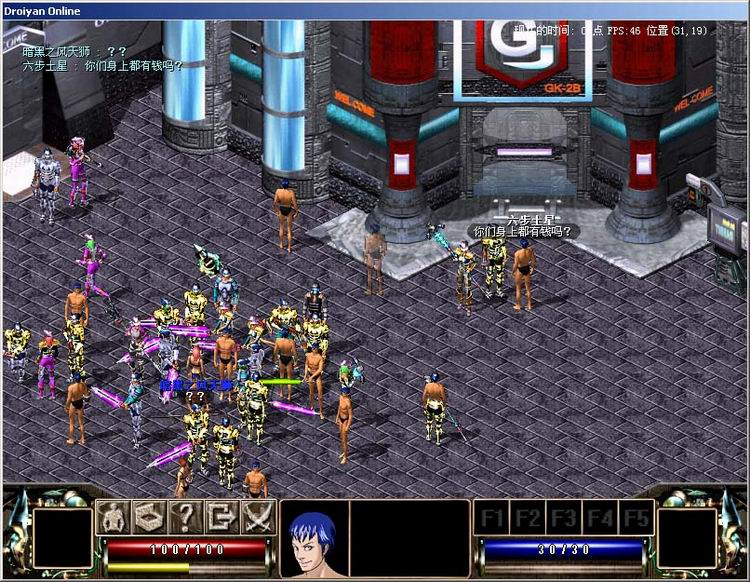Click the question mark help icon
The width and height of the screenshot is (750, 582).
[x=185, y=517]
